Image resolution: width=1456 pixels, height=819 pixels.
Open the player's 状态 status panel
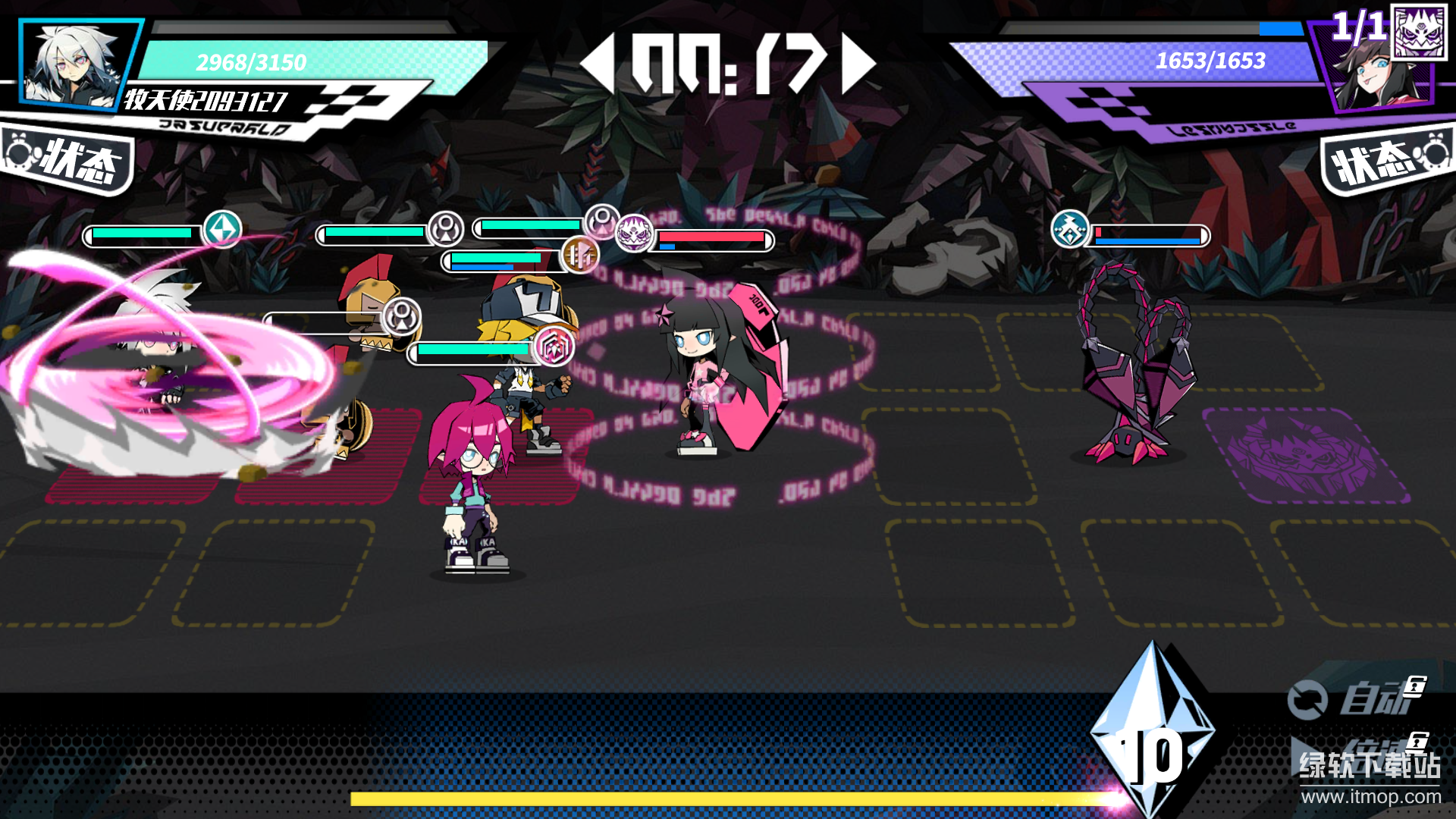(x=70, y=159)
